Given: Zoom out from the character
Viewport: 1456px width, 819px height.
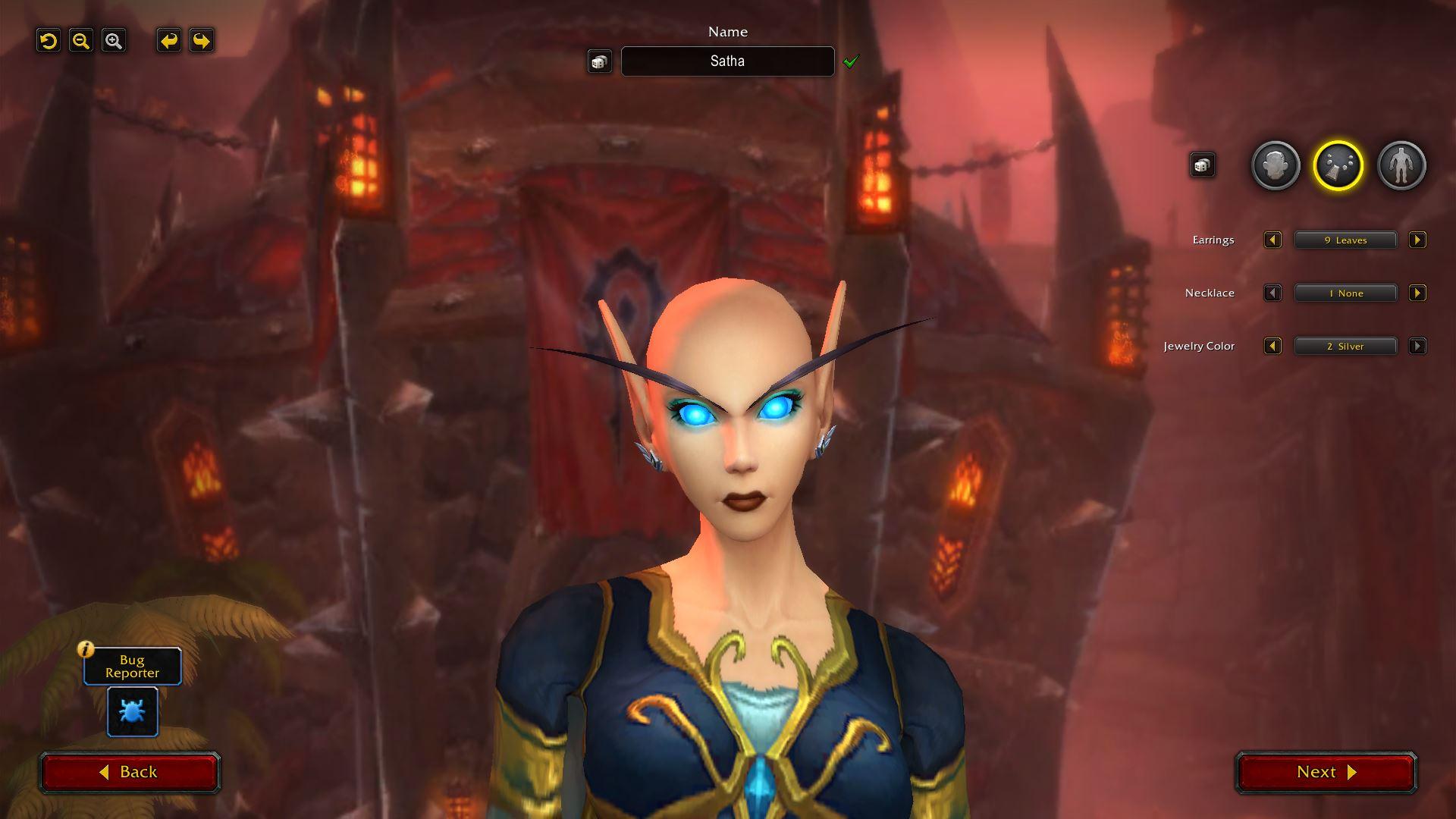Looking at the screenshot, I should (x=81, y=41).
